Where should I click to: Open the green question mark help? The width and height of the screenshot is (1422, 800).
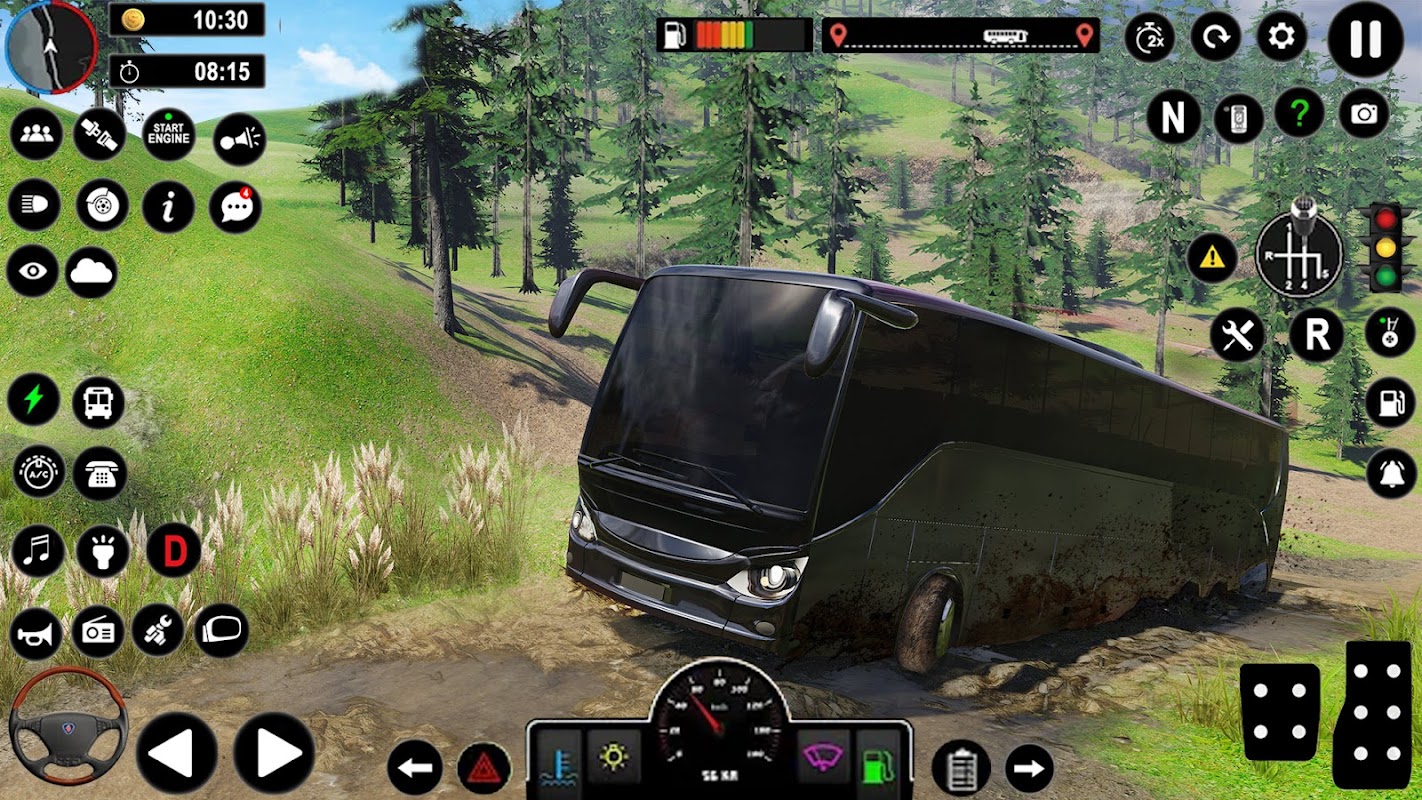pyautogui.click(x=1298, y=115)
